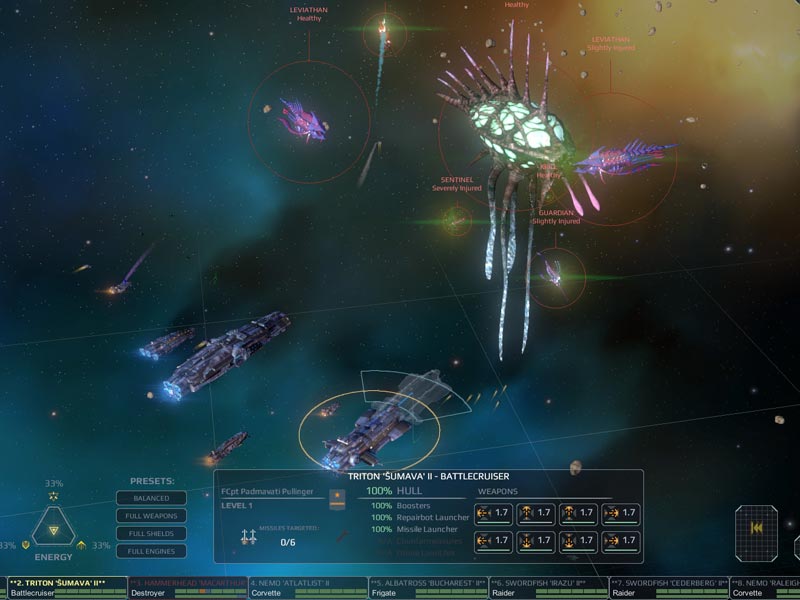Select the Nemo 'Atlatlist' II corvette
The height and width of the screenshot is (600, 800).
306,586
